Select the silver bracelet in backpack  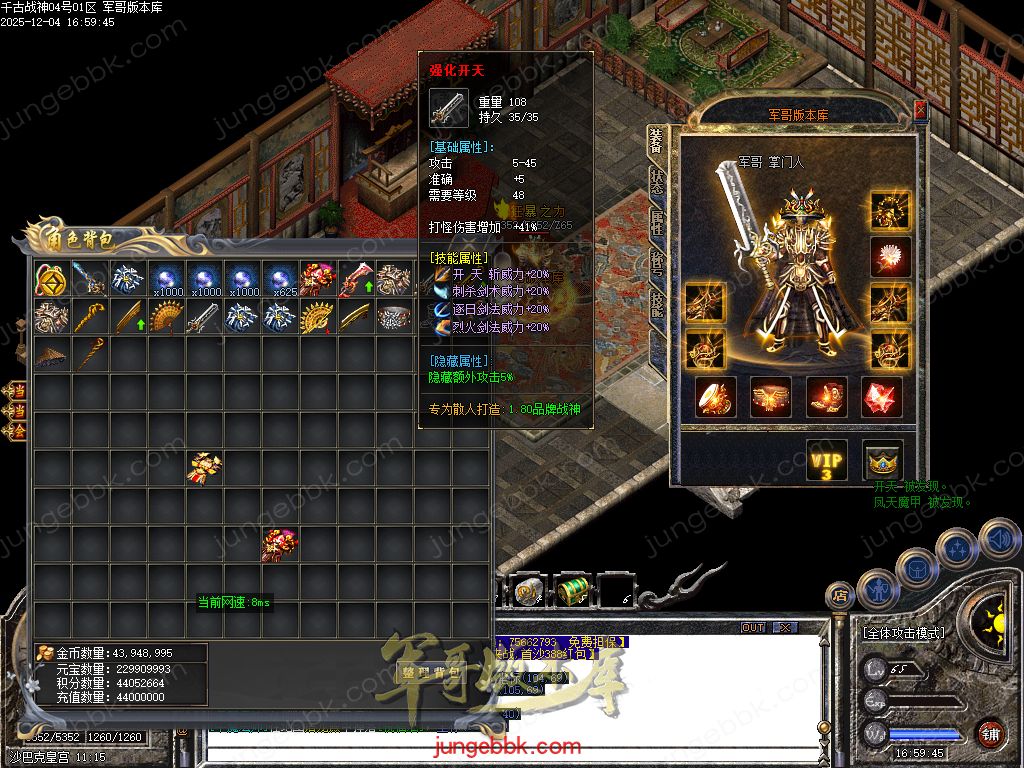click(395, 317)
